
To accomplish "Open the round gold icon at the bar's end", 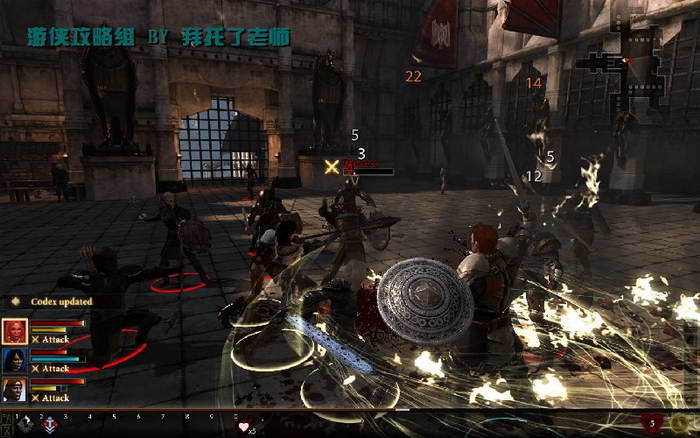I will [x=683, y=423].
